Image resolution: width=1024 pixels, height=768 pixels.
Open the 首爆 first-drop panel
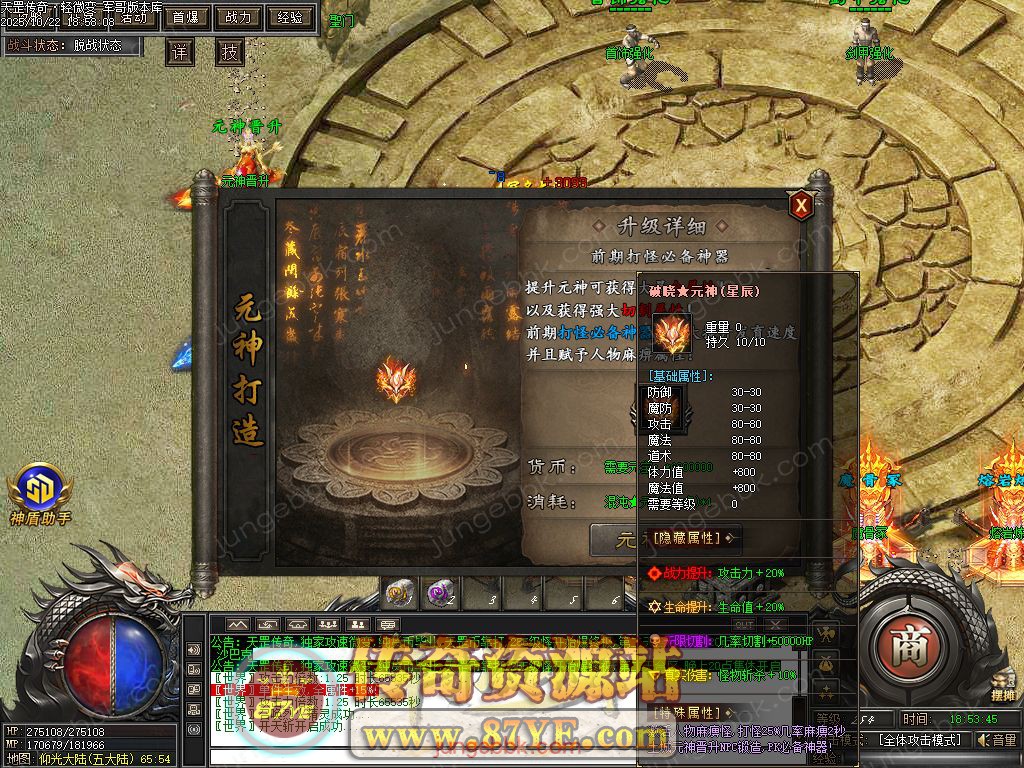(x=185, y=17)
